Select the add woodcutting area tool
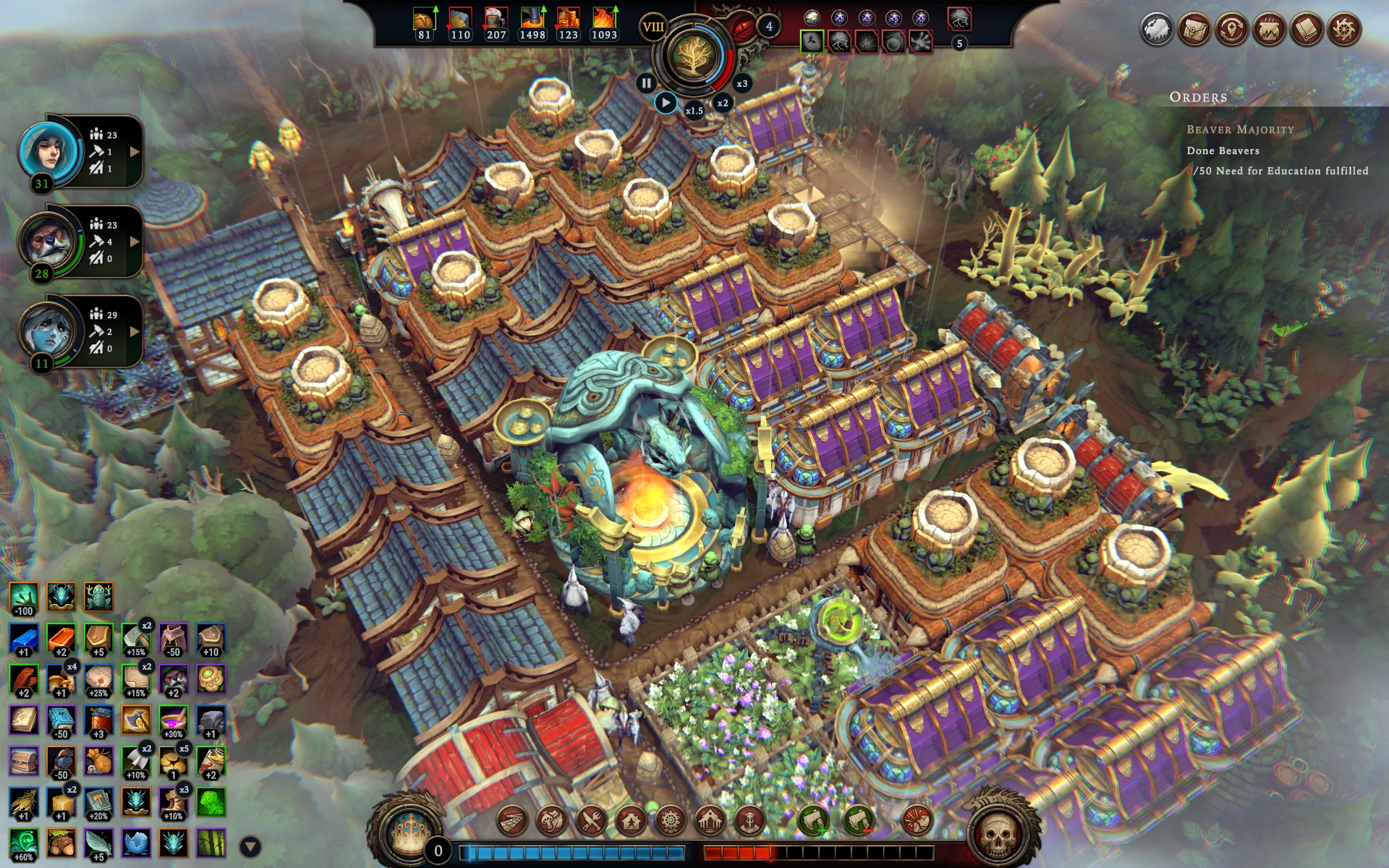 click(x=814, y=821)
